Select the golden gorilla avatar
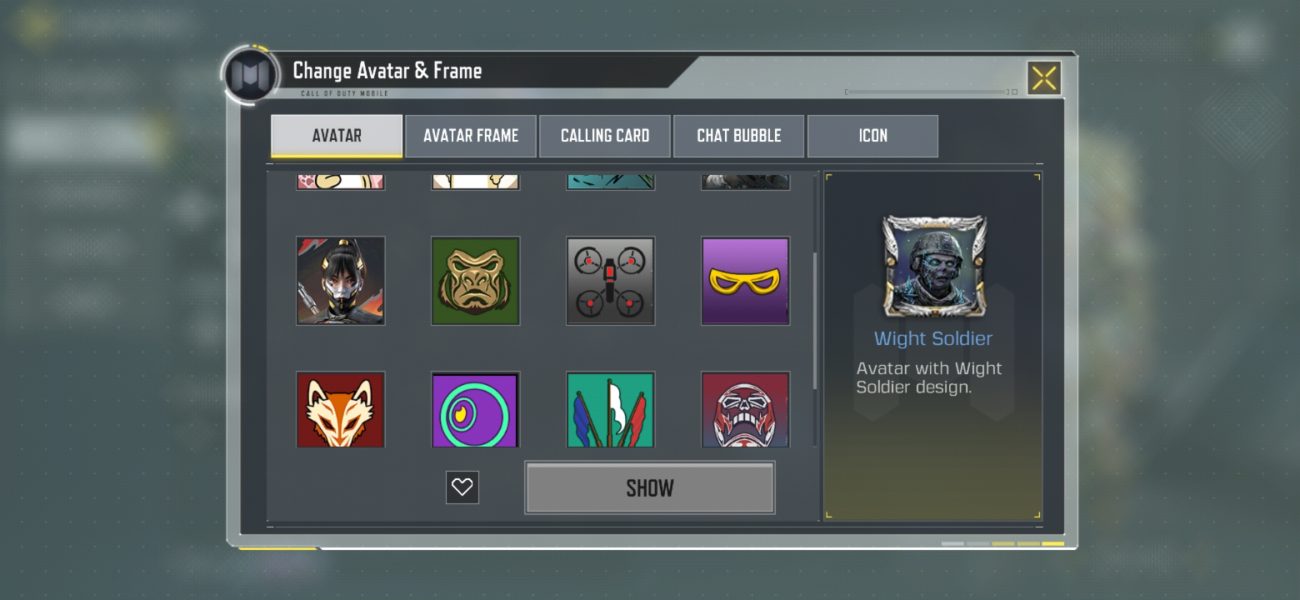 coord(476,281)
